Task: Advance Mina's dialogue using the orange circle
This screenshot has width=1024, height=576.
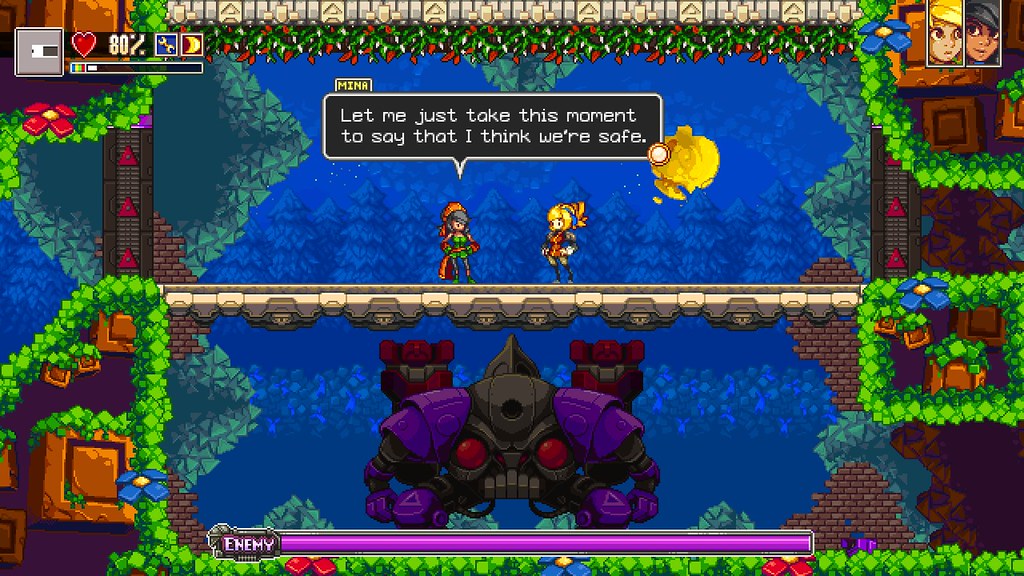Action: click(658, 153)
